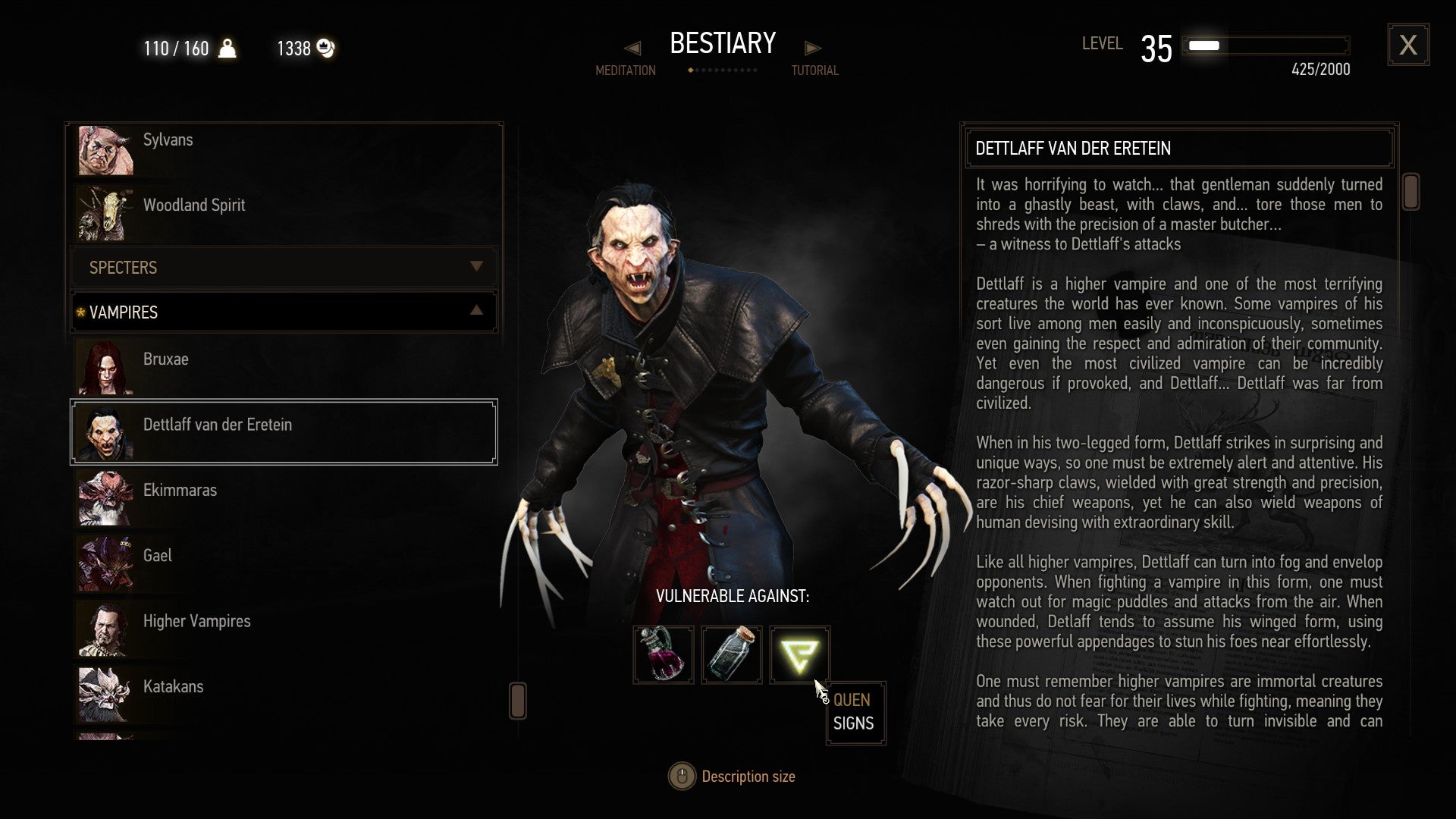Switch to the Tutorial section

point(814,48)
